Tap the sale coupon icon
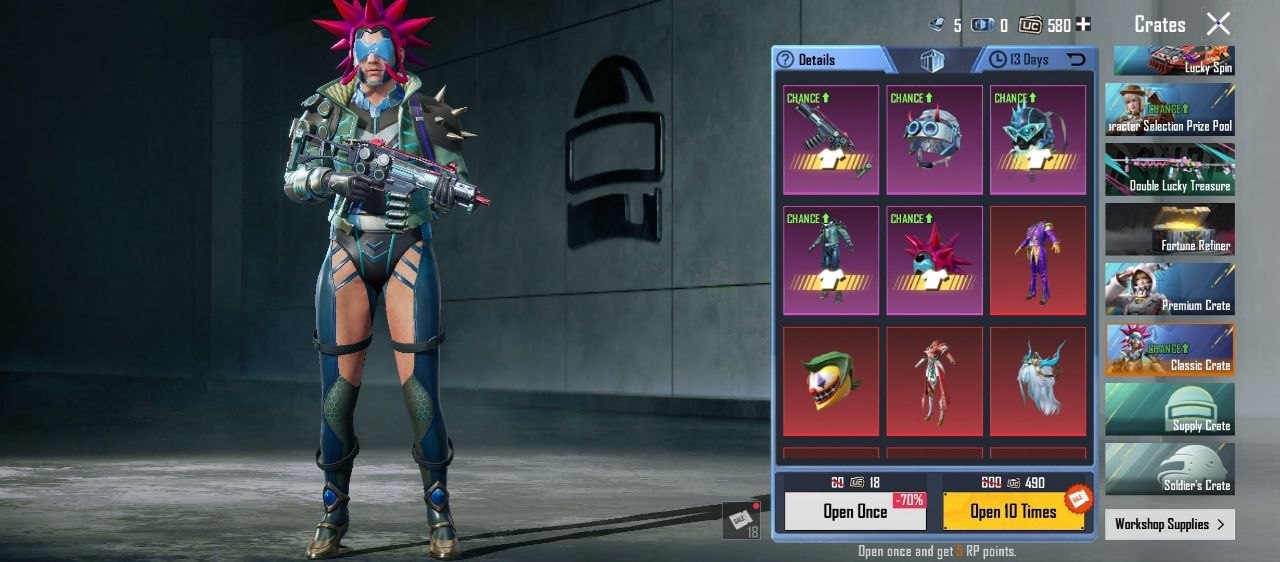 click(x=741, y=520)
